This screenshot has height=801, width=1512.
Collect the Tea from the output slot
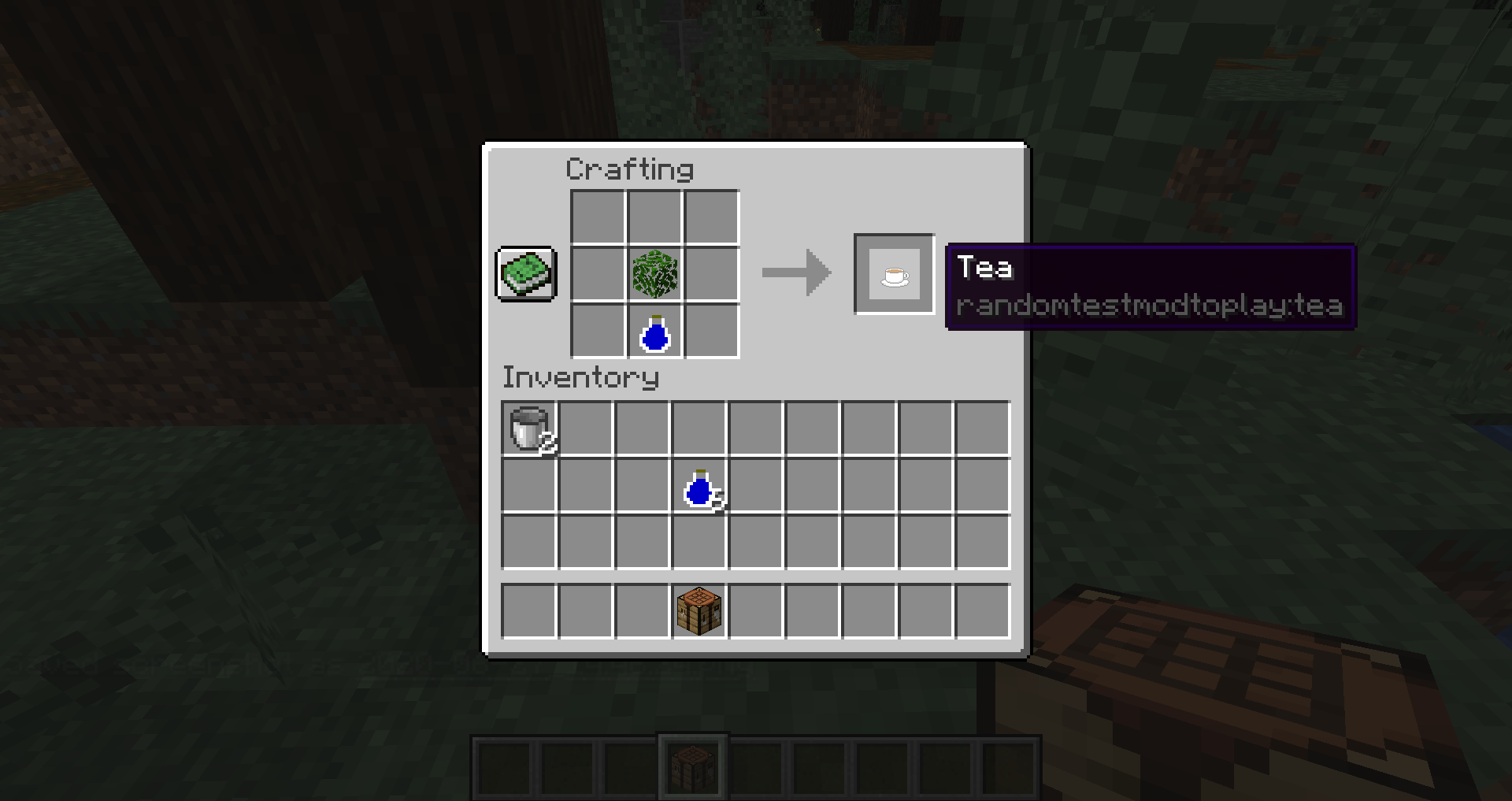point(894,275)
